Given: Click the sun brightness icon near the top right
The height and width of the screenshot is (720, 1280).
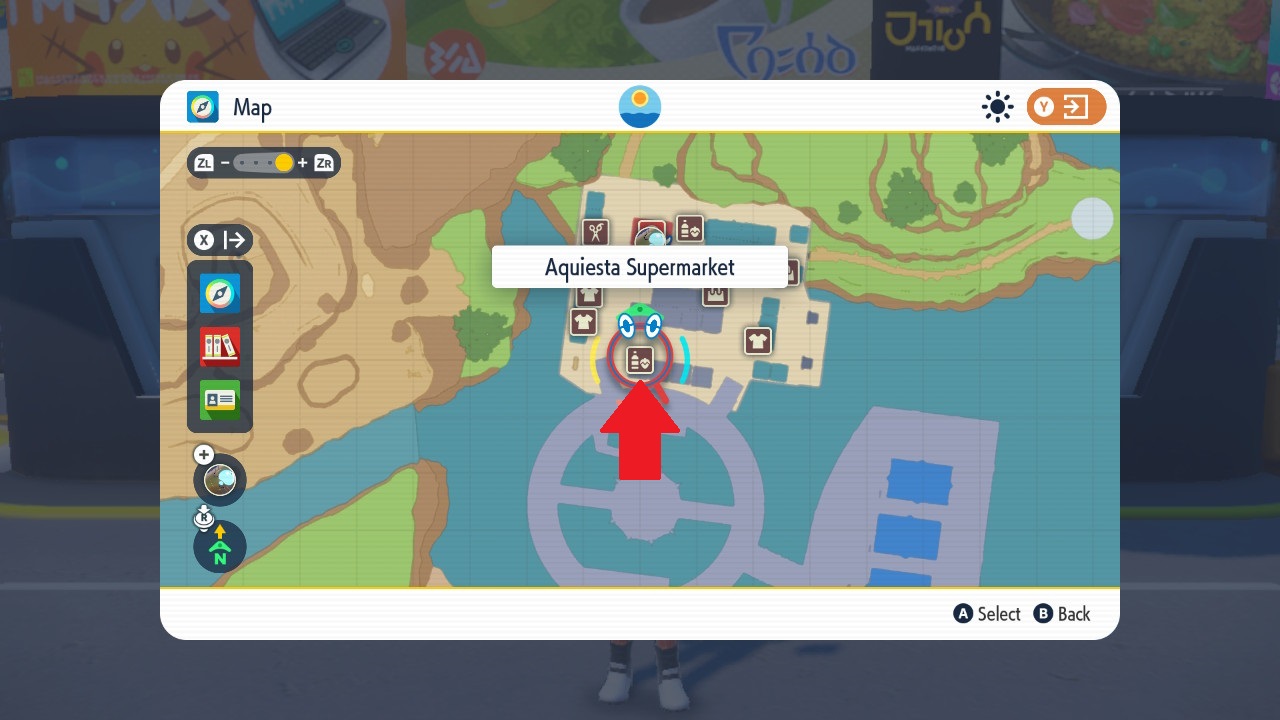Looking at the screenshot, I should pyautogui.click(x=997, y=107).
